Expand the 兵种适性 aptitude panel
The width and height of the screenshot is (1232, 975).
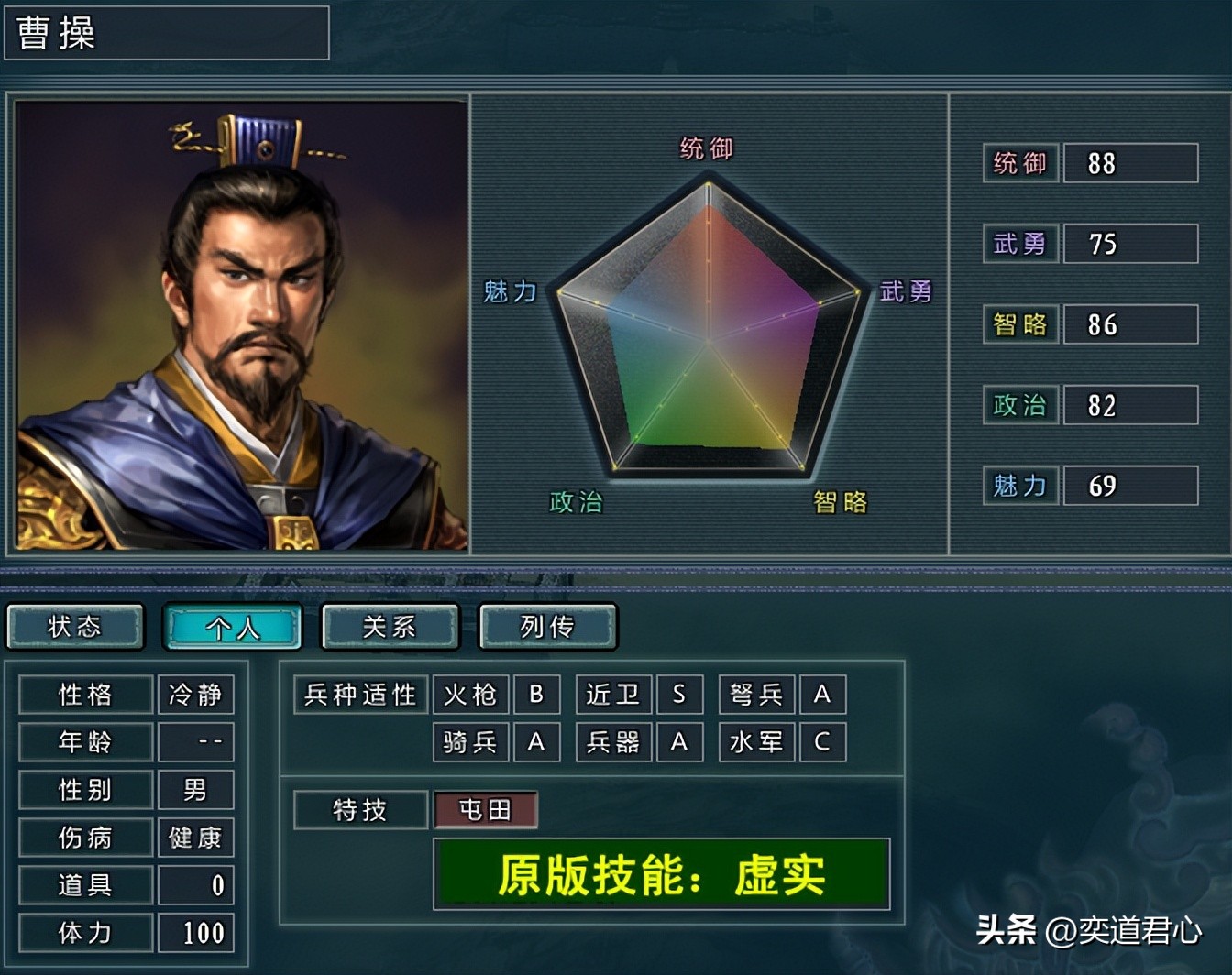360,695
